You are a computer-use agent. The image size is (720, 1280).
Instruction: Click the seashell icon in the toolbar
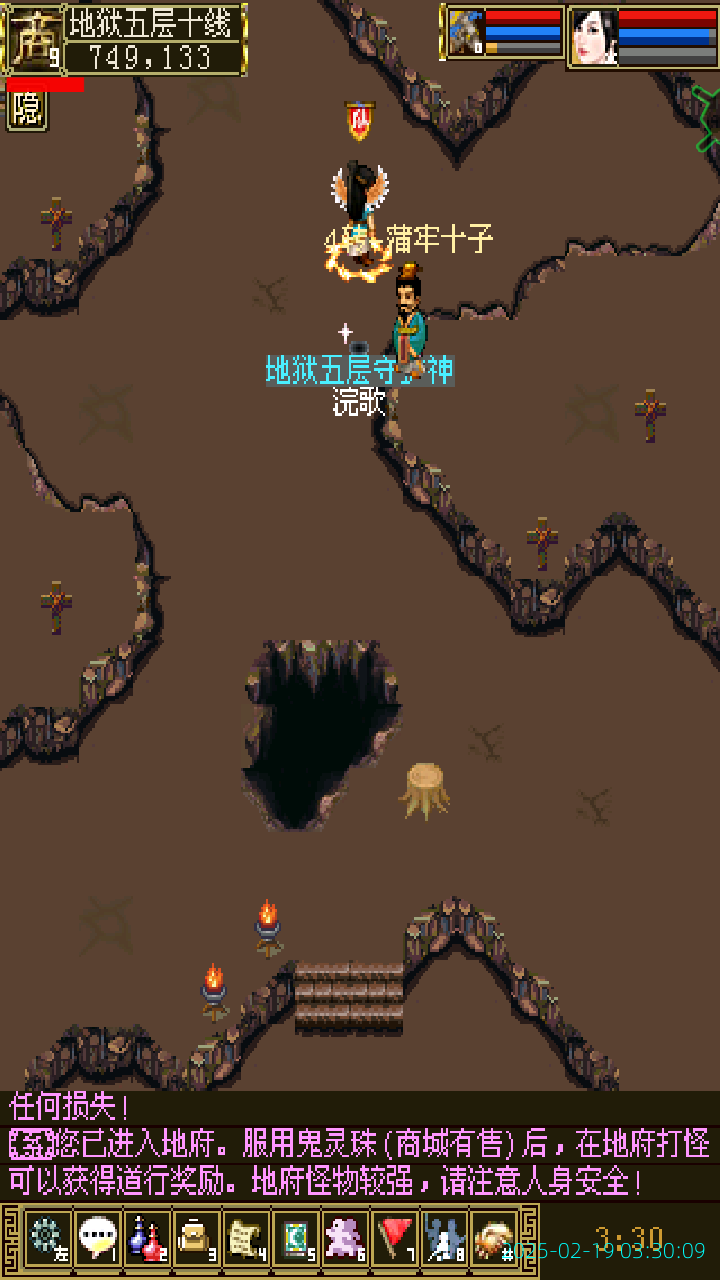pos(493,1238)
